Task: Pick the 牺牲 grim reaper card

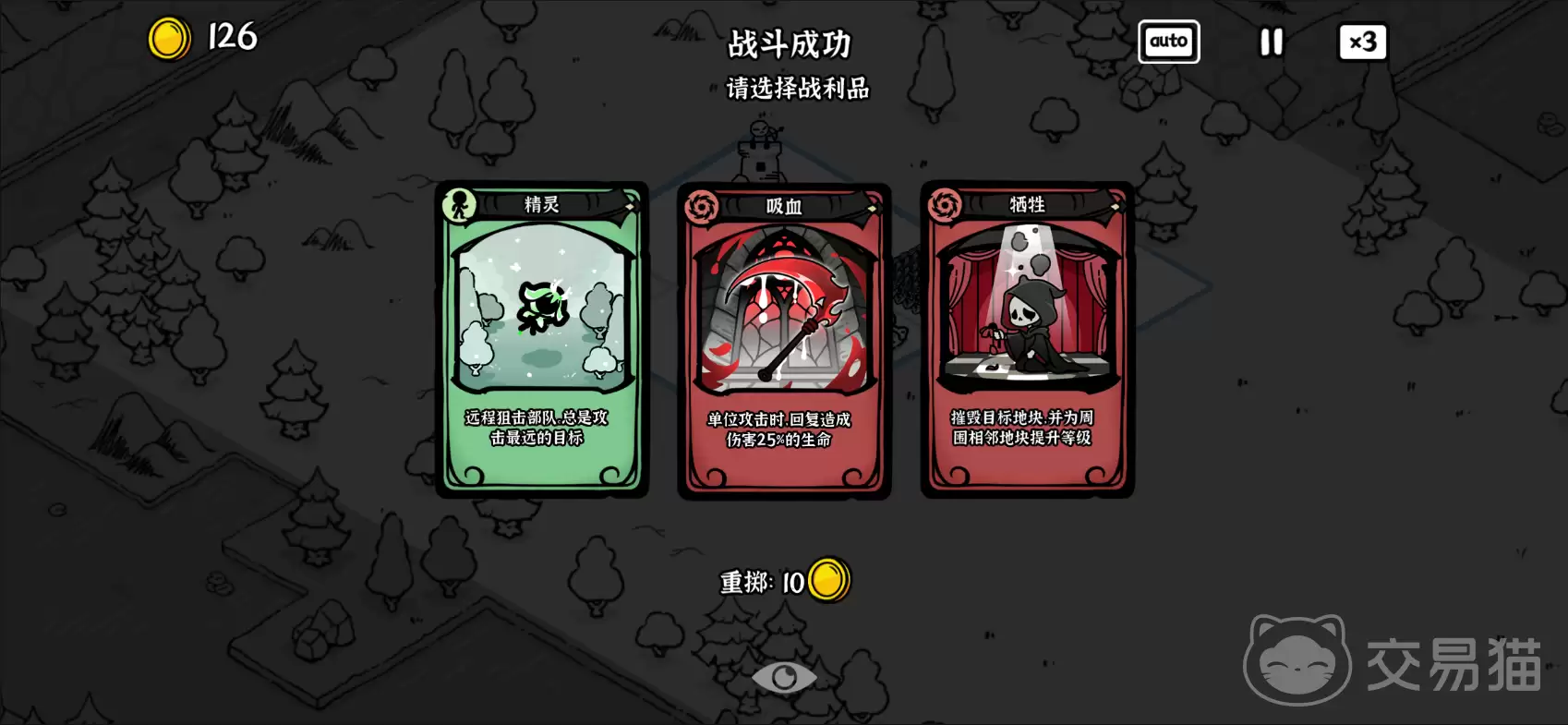Action: [x=1027, y=339]
